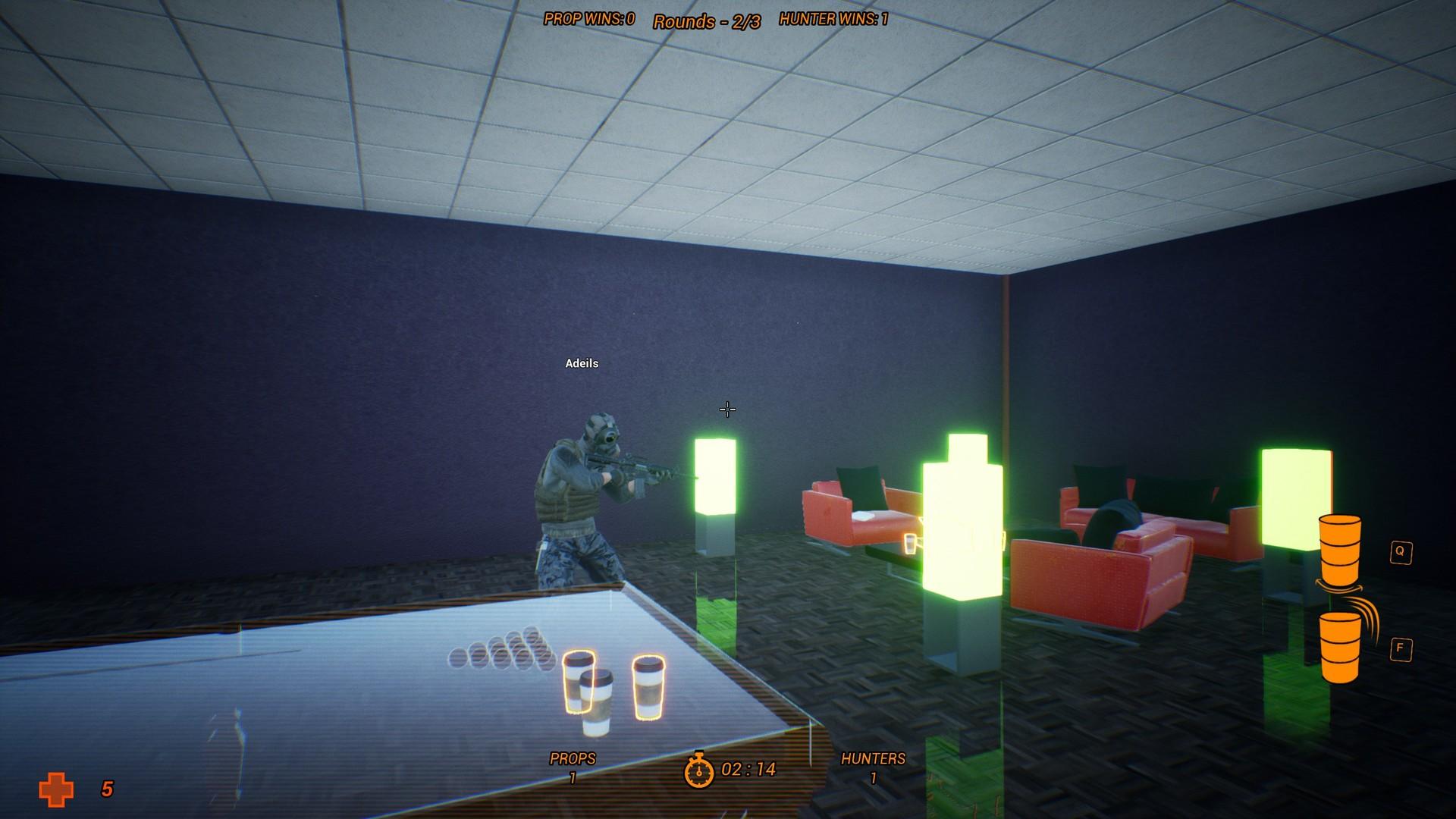Click the crosshair in screen center
Viewport: 1456px width, 819px height.
pyautogui.click(x=727, y=409)
